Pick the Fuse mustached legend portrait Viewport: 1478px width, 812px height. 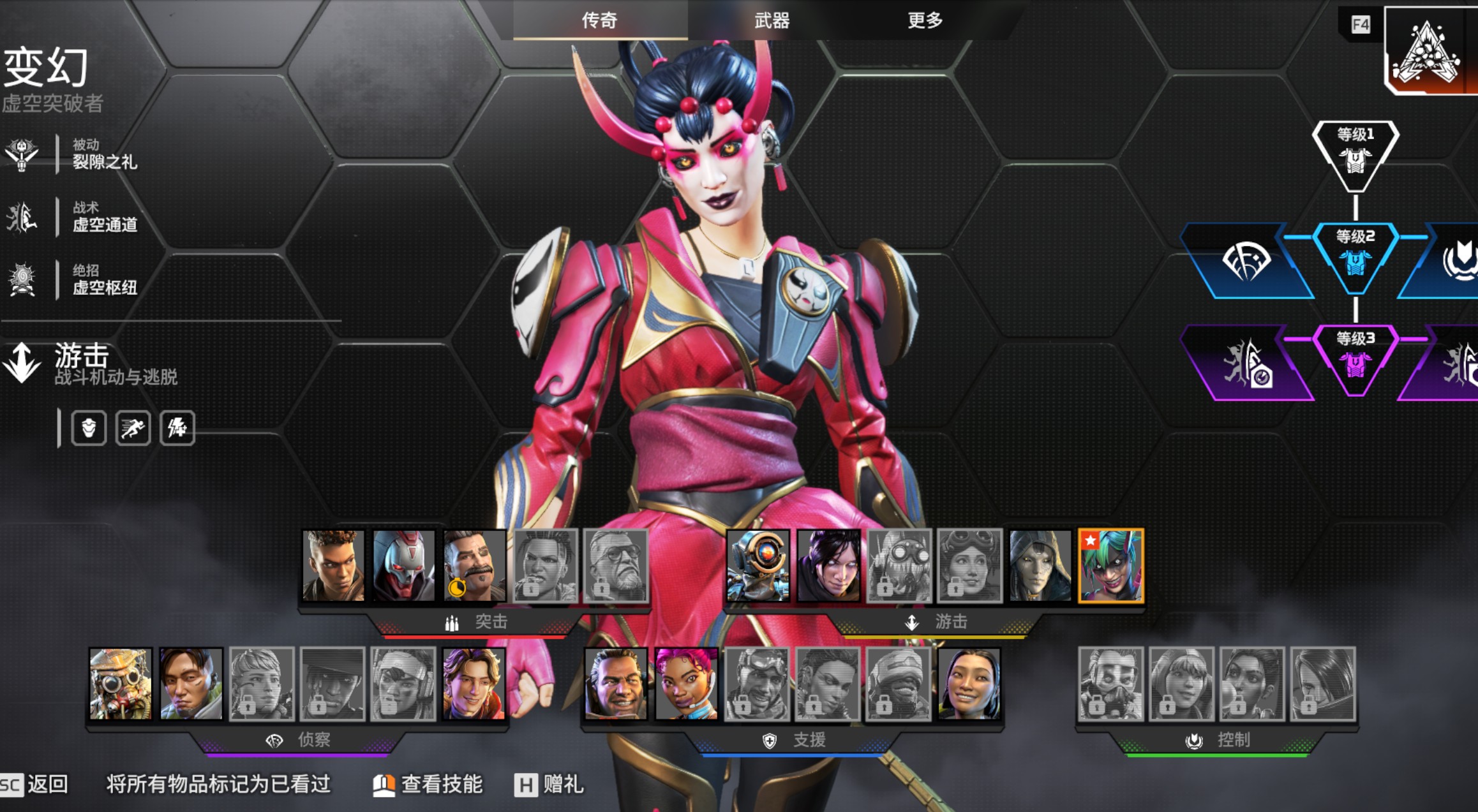pos(474,566)
